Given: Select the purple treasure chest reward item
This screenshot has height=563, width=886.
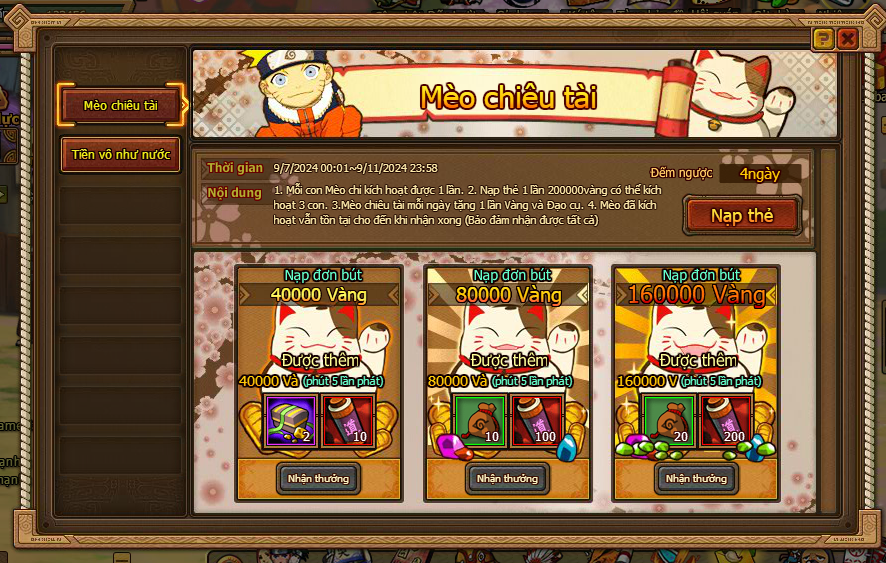Looking at the screenshot, I should tap(291, 420).
